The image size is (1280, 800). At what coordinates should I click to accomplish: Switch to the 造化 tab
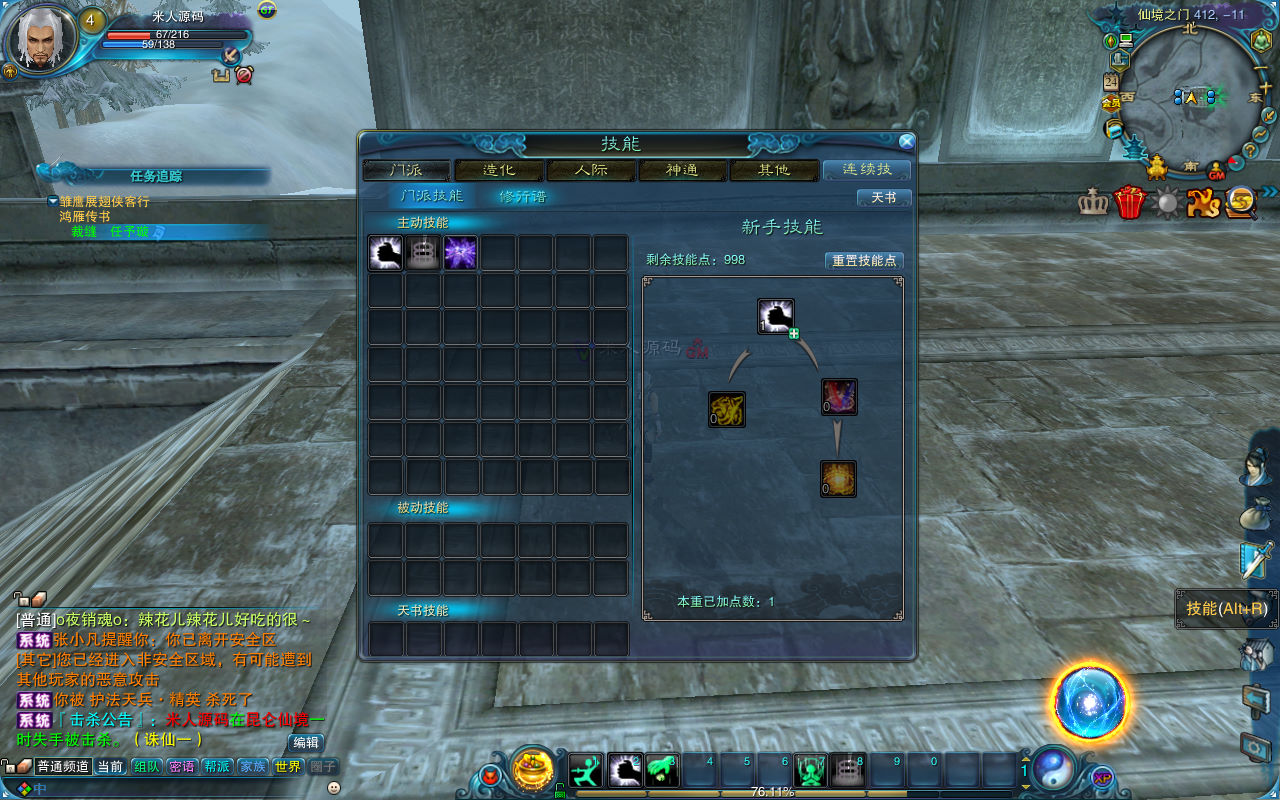point(499,170)
